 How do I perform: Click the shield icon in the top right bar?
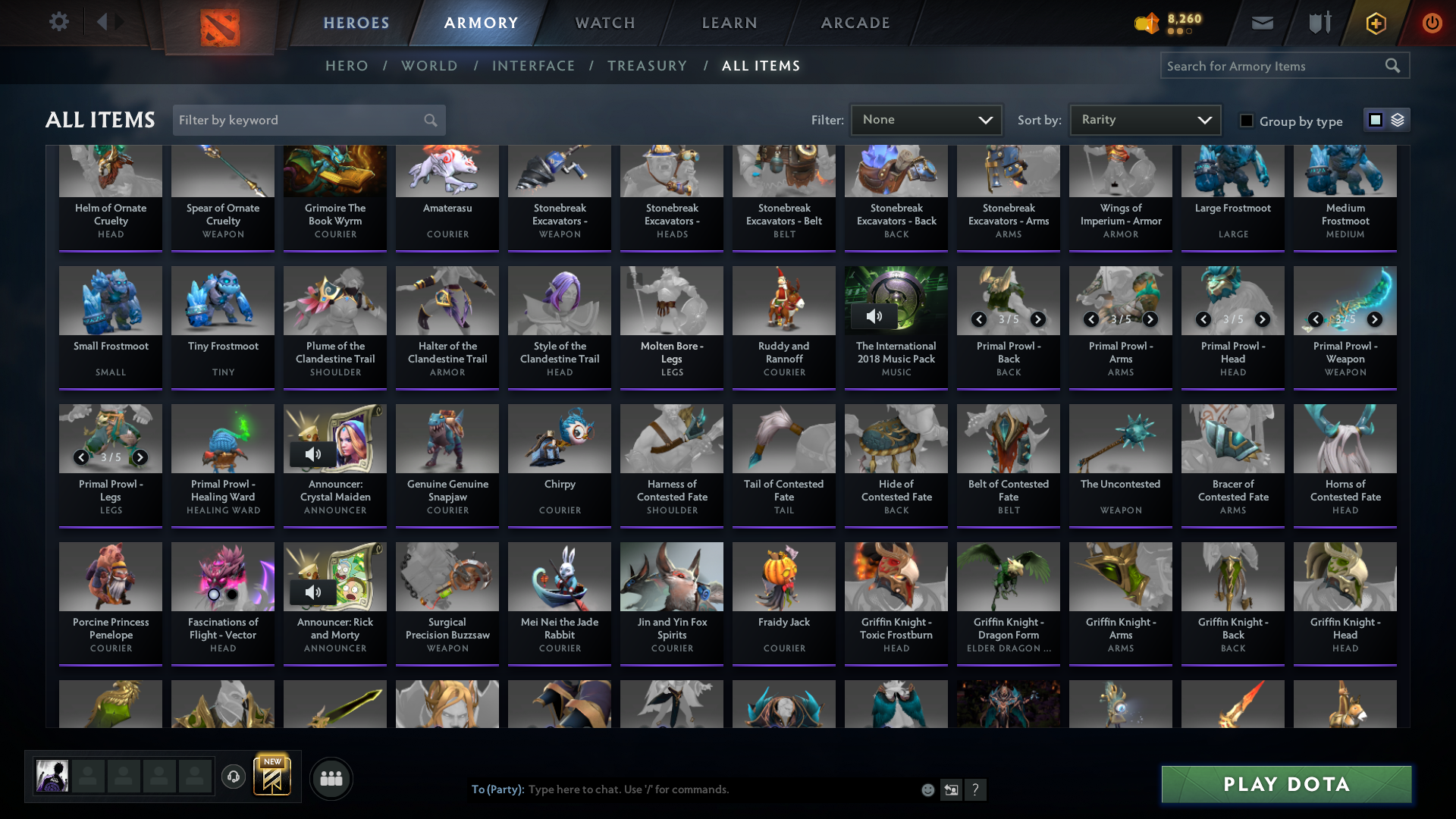[1319, 23]
